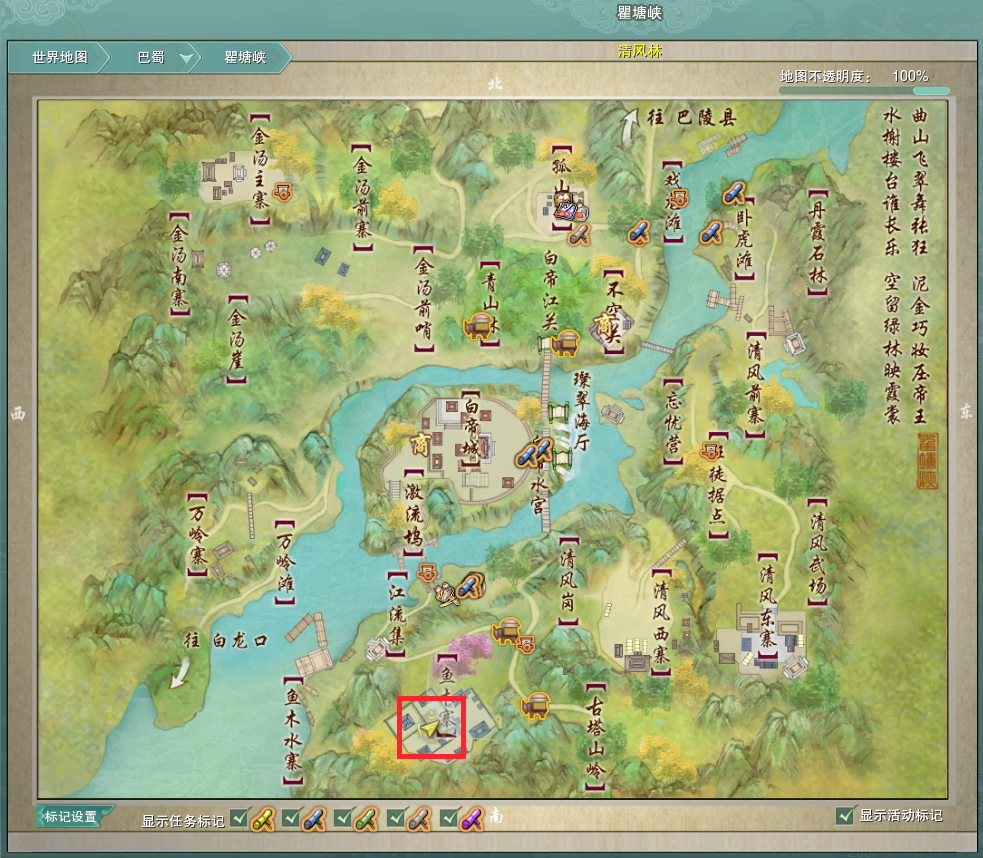This screenshot has width=983, height=858.
Task: Select the 瞿塘峡 map breadcrumb
Action: click(x=245, y=57)
